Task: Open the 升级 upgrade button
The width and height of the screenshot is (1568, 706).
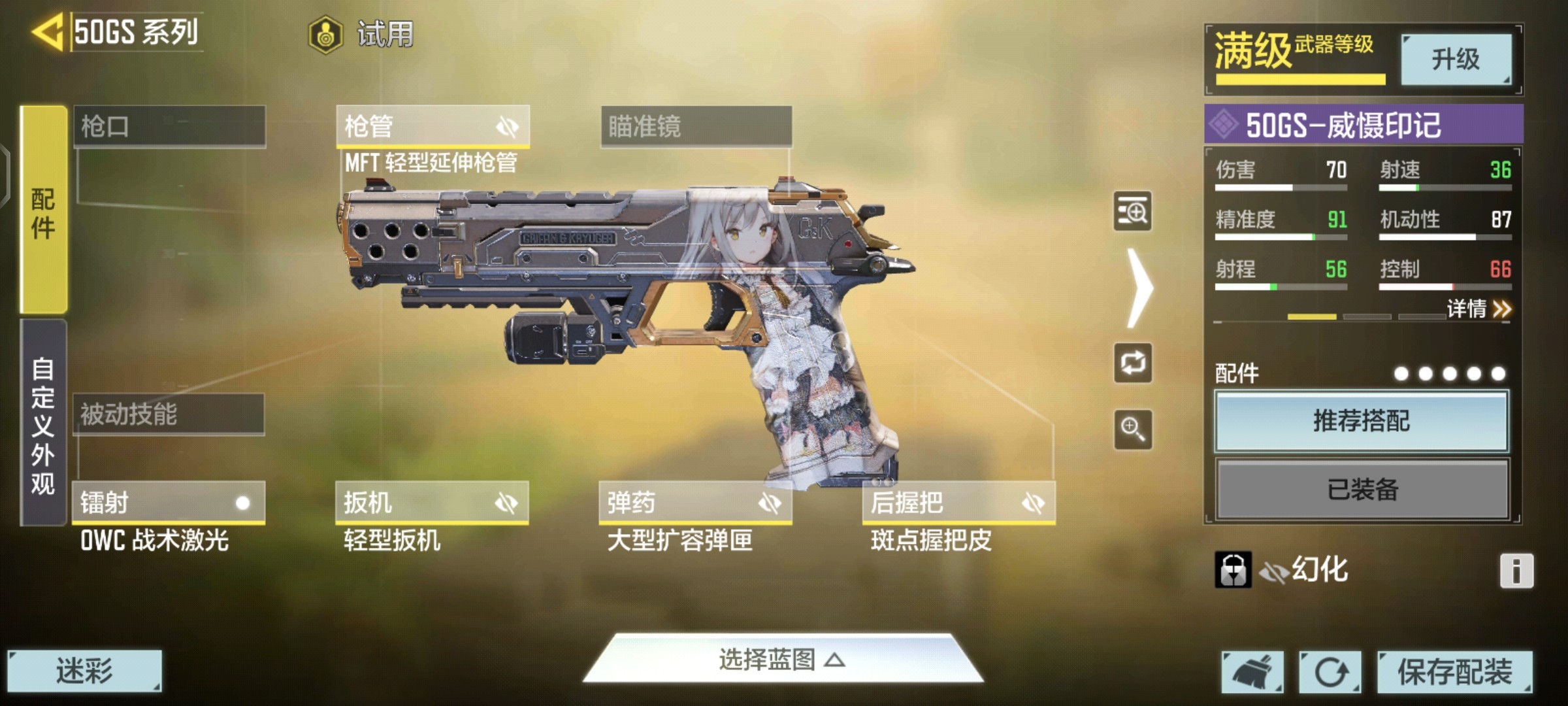Action: (1456, 59)
